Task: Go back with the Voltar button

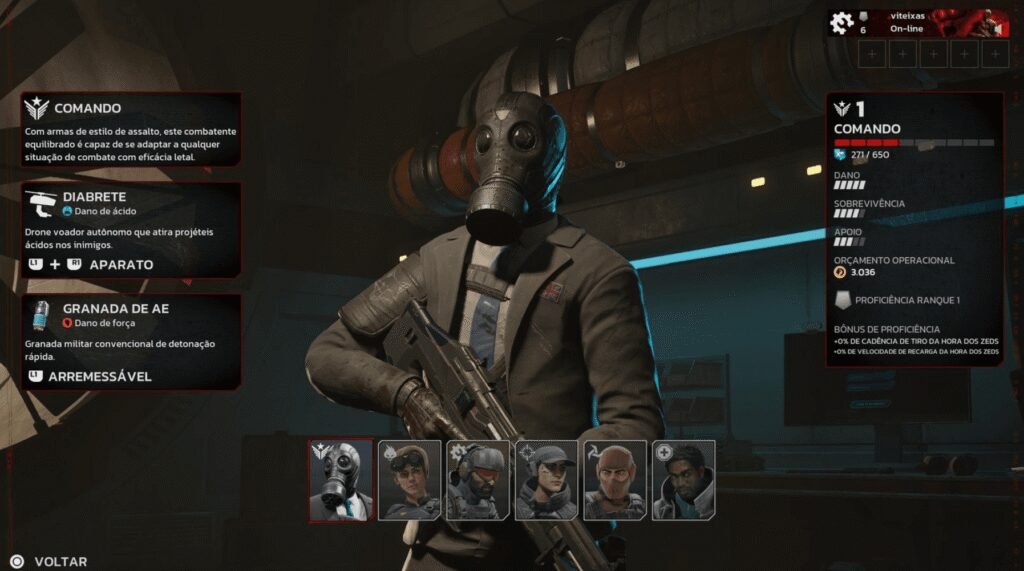Action: tap(48, 562)
